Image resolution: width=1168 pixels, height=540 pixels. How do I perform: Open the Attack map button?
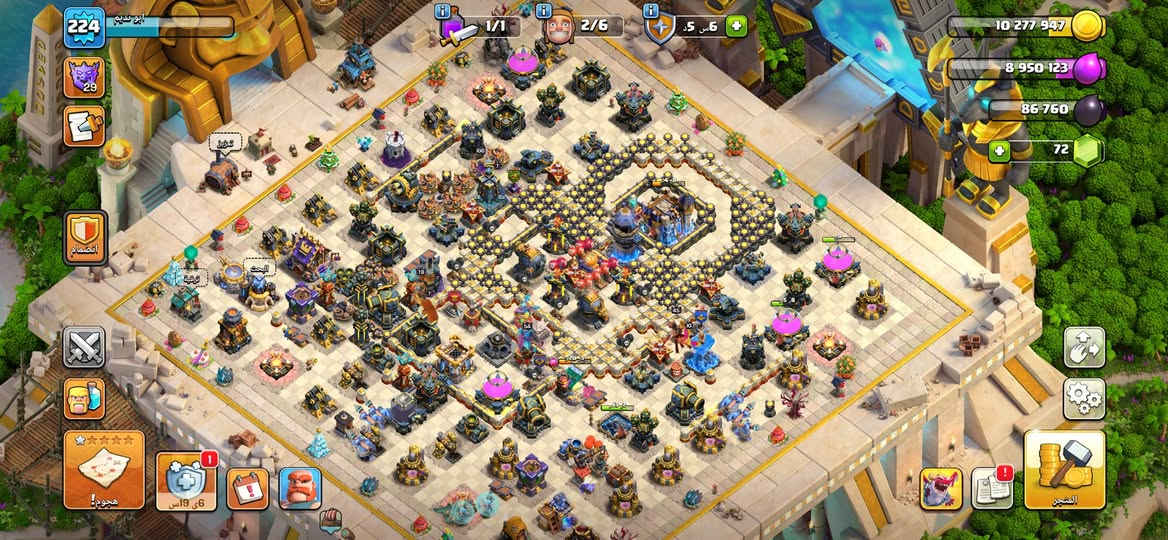(x=104, y=469)
